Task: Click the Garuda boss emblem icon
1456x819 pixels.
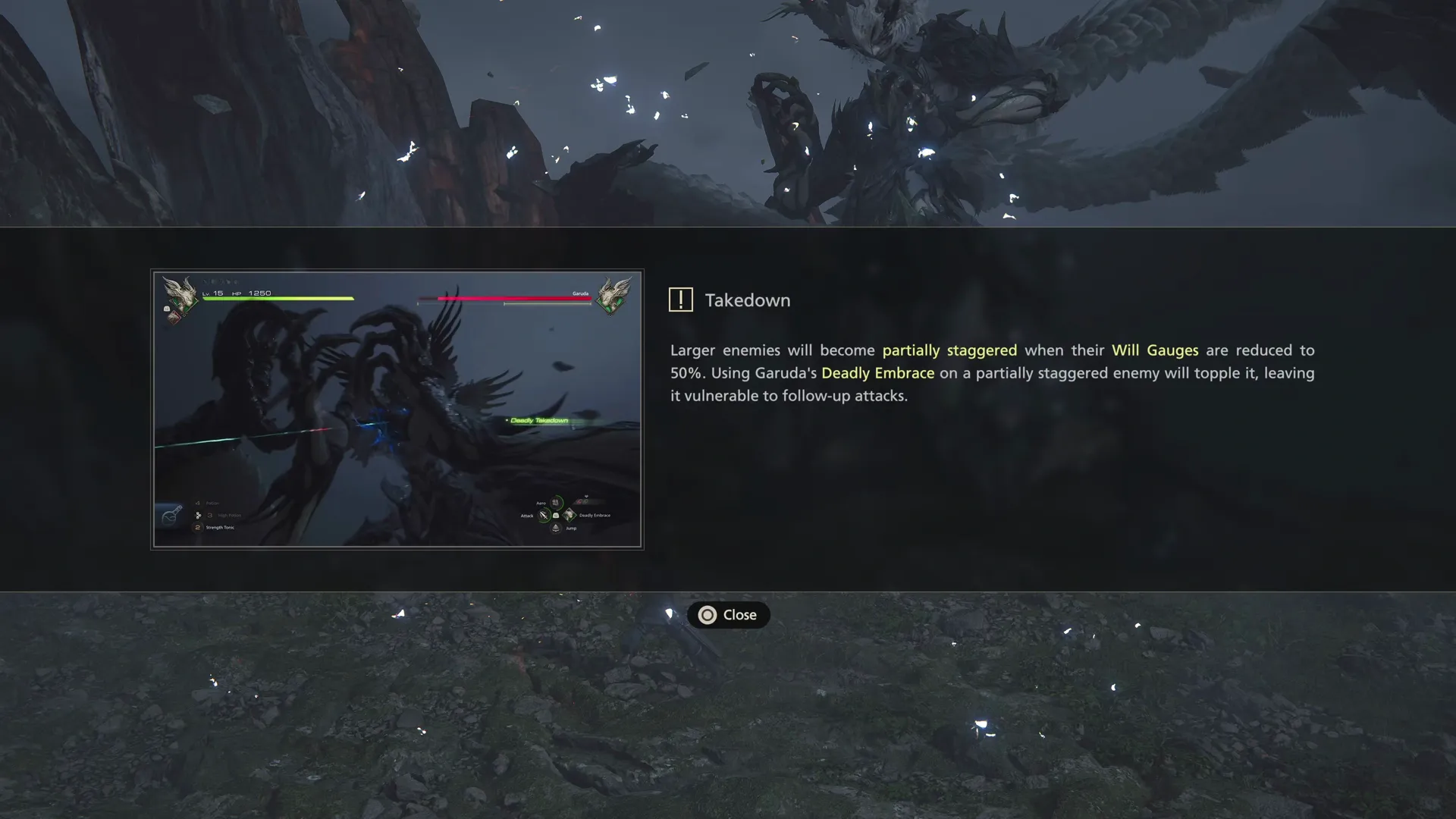Action: tap(613, 297)
